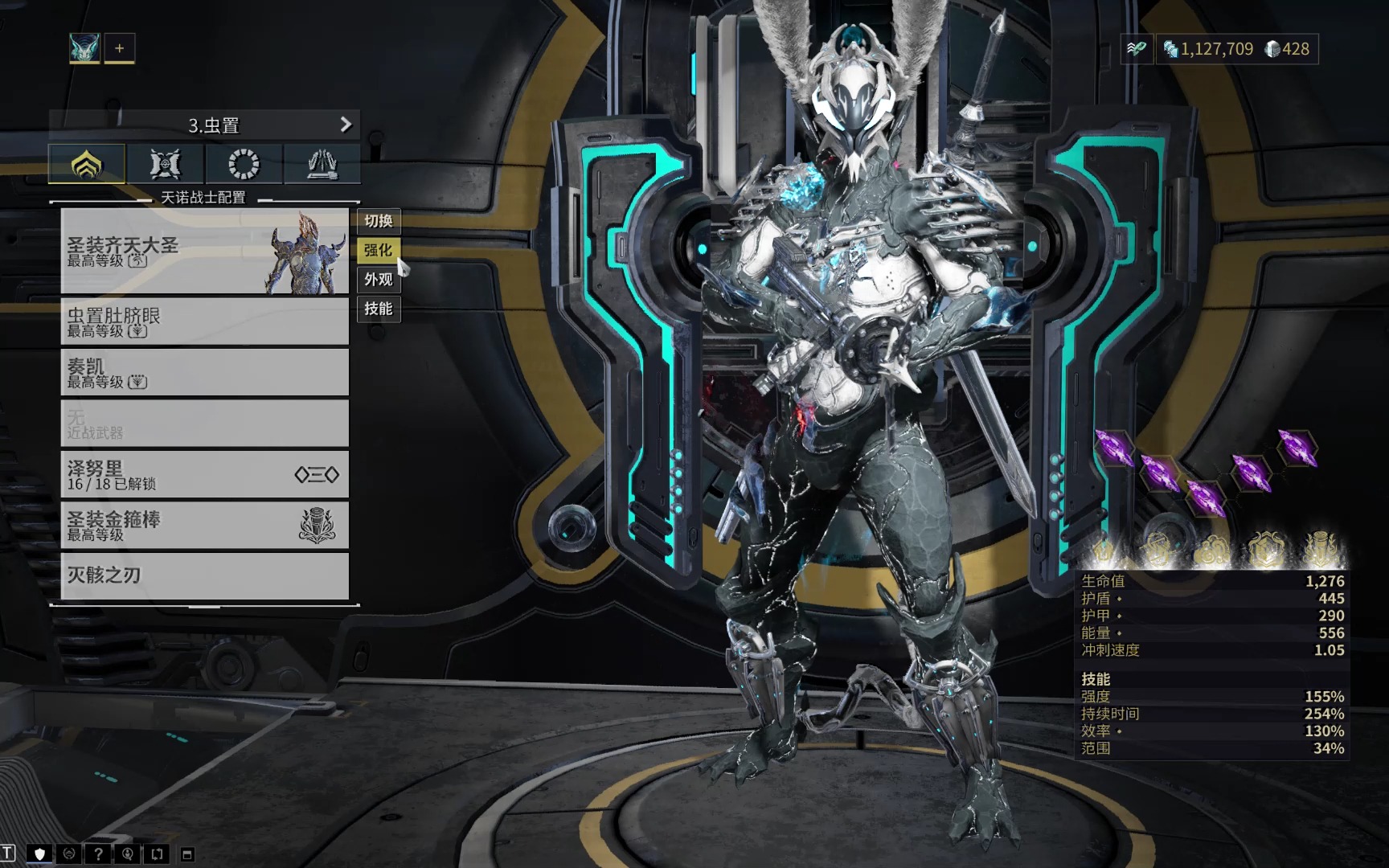This screenshot has height=868, width=1389.
Task: Select the 圣装齐天大圣 warframe slot
Action: 205,252
